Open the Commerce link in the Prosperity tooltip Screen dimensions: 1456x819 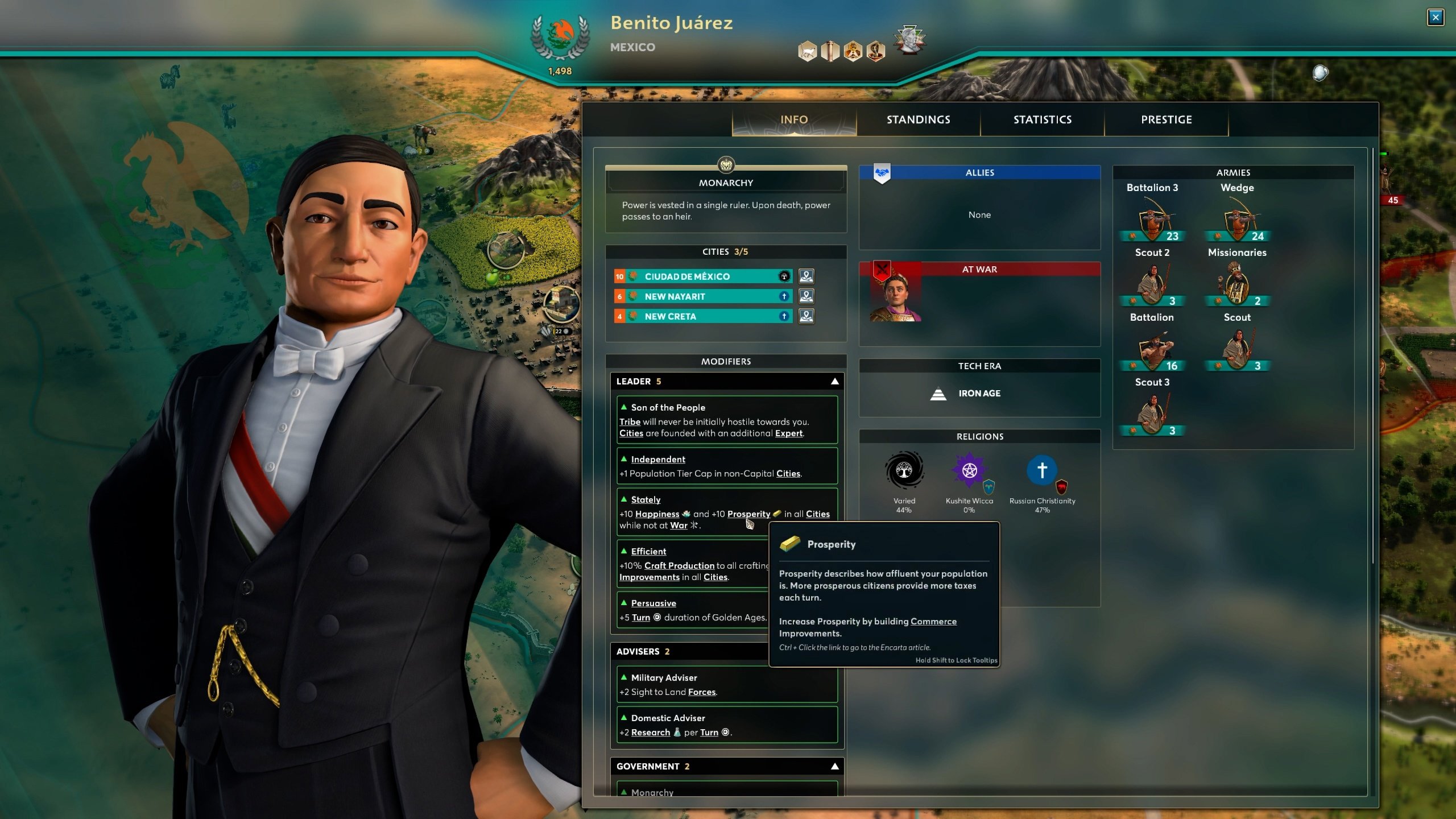tap(933, 621)
